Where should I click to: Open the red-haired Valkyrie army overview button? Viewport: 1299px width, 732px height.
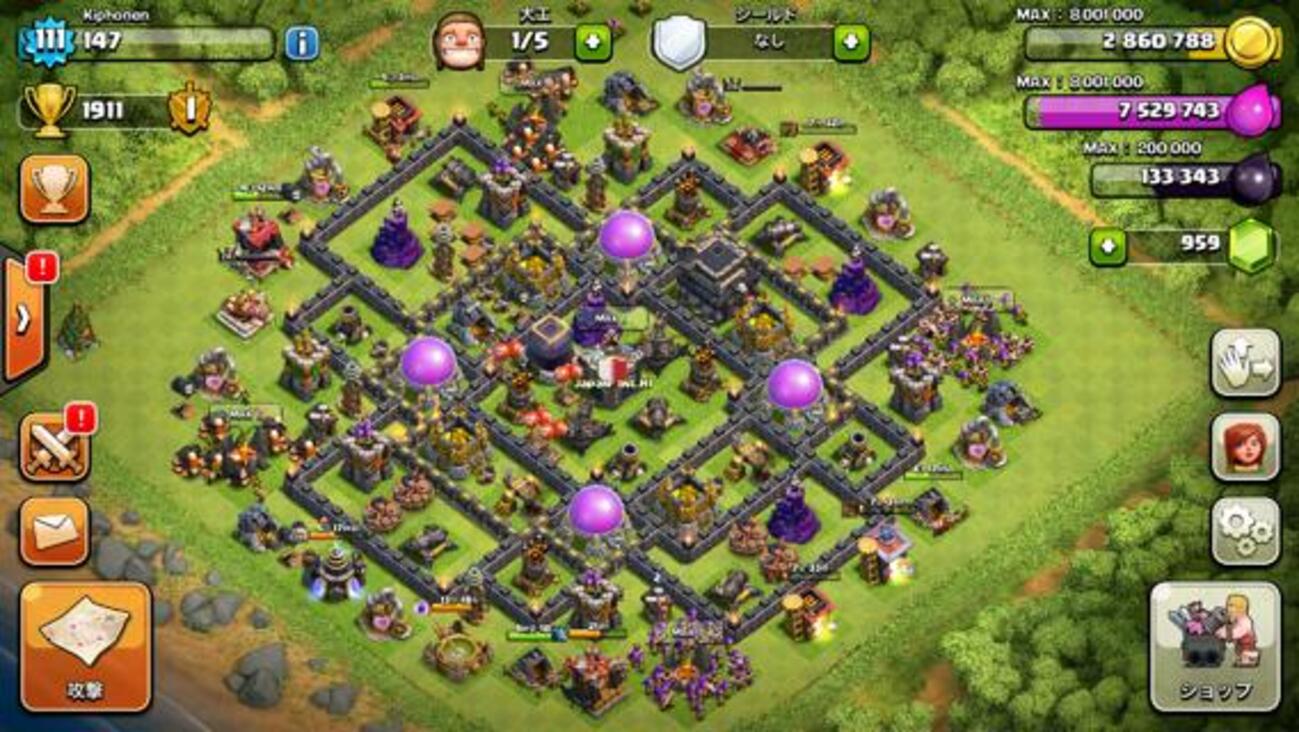pyautogui.click(x=1245, y=446)
